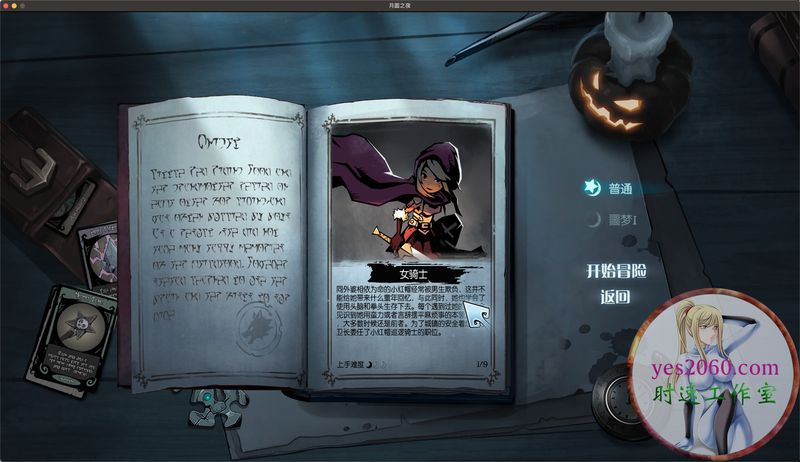Close the game window with the red button
This screenshot has width=800, height=462.
(x=8, y=5)
